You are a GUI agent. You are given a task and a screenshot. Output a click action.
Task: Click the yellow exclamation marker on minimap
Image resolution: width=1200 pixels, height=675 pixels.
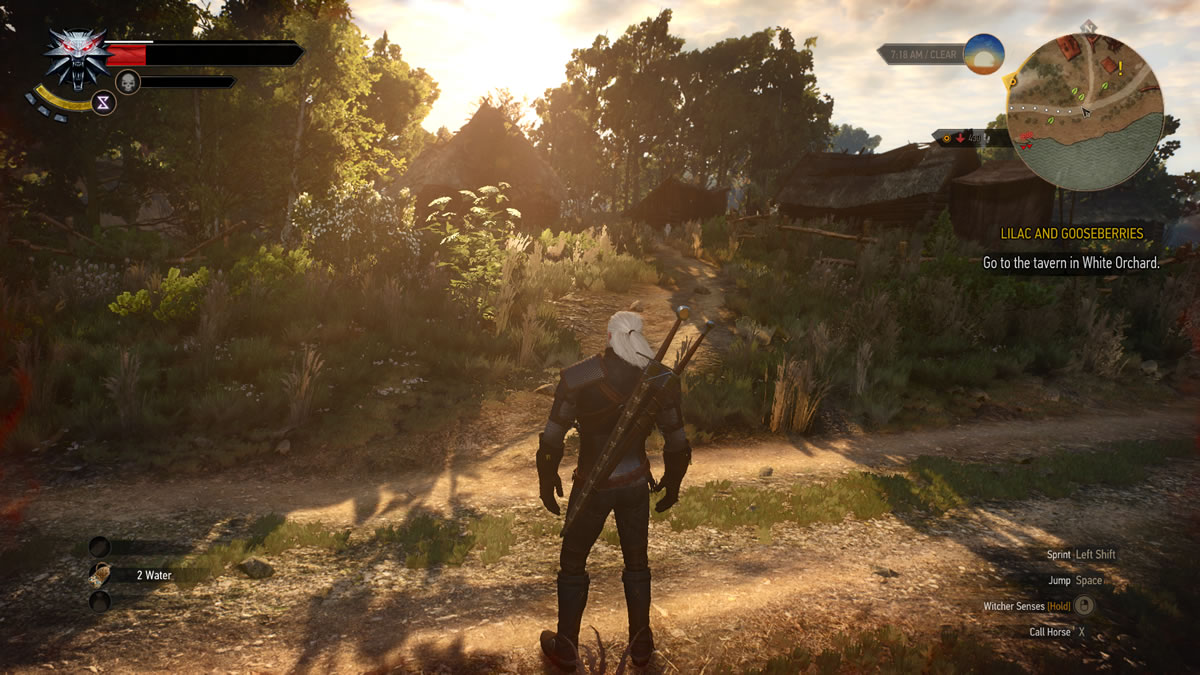(1121, 68)
